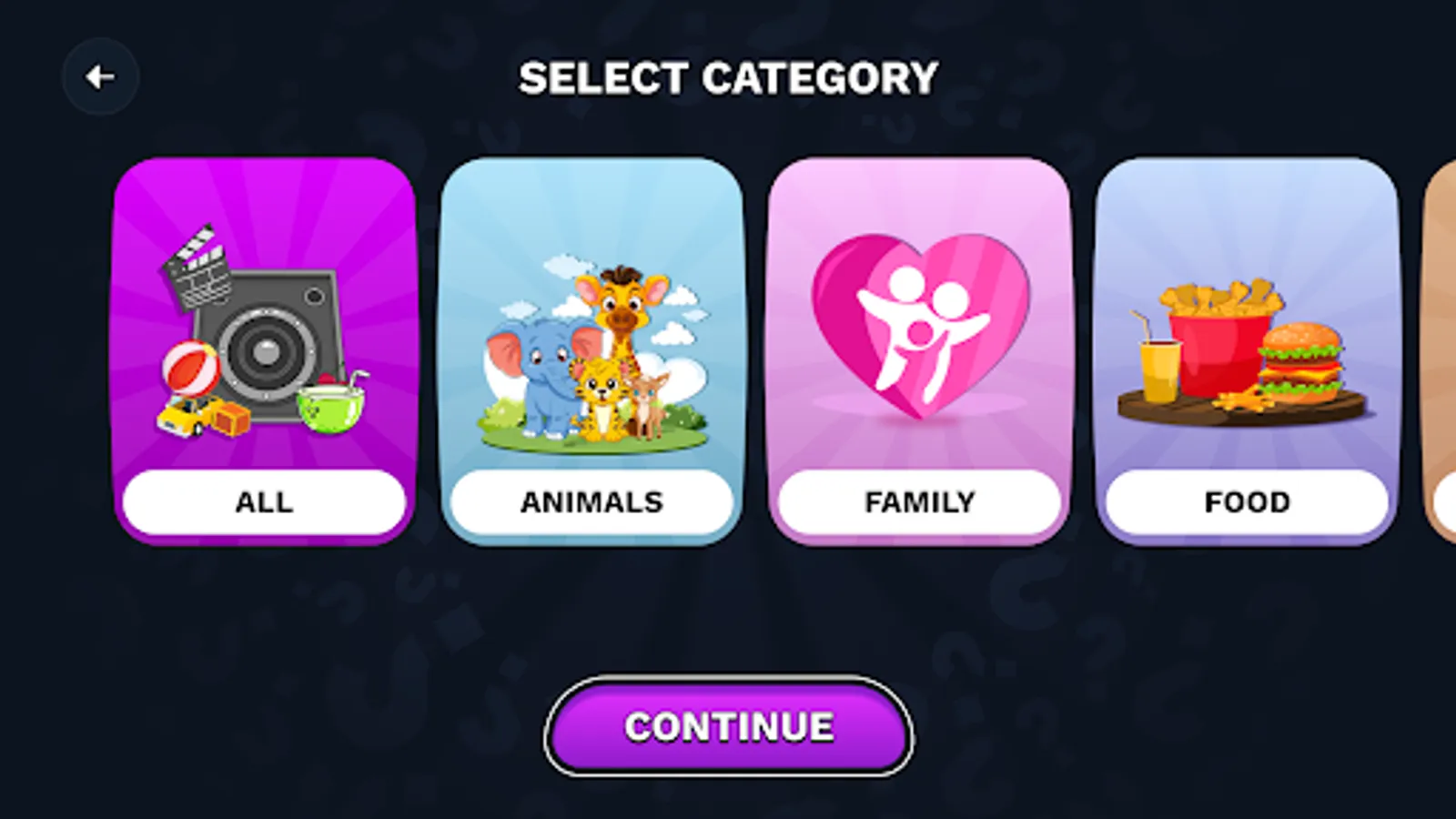Select the ANIMALS category card

[x=592, y=350]
